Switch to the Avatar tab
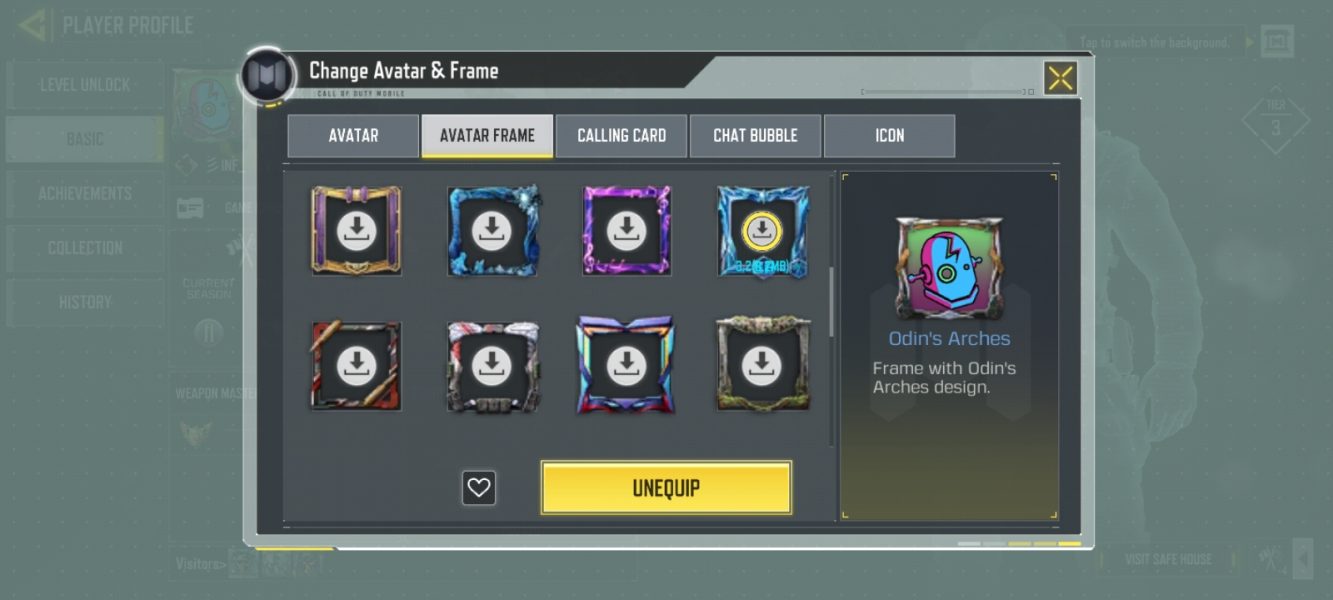The height and width of the screenshot is (600, 1333). click(x=353, y=136)
